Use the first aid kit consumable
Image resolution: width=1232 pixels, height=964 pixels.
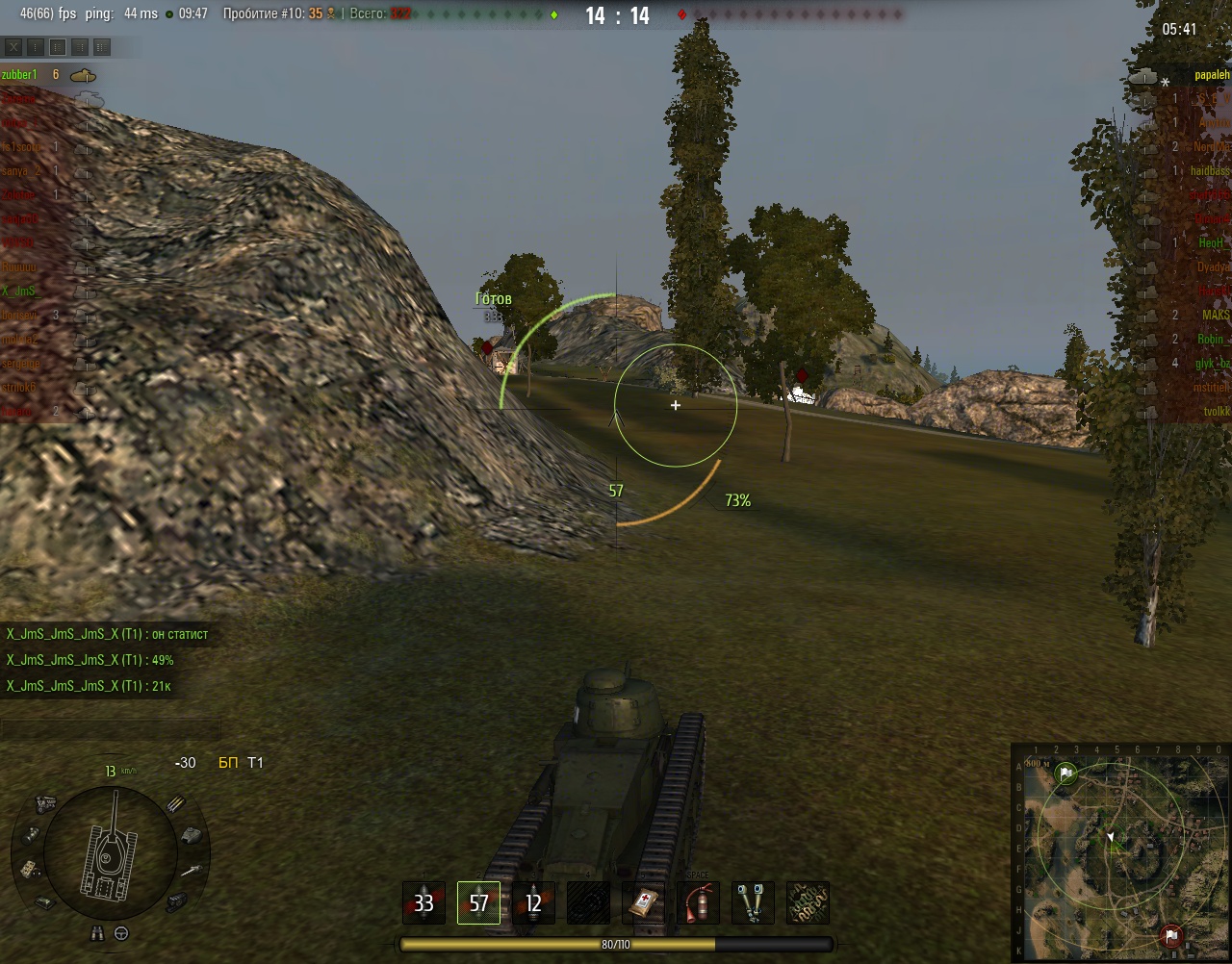point(643,903)
